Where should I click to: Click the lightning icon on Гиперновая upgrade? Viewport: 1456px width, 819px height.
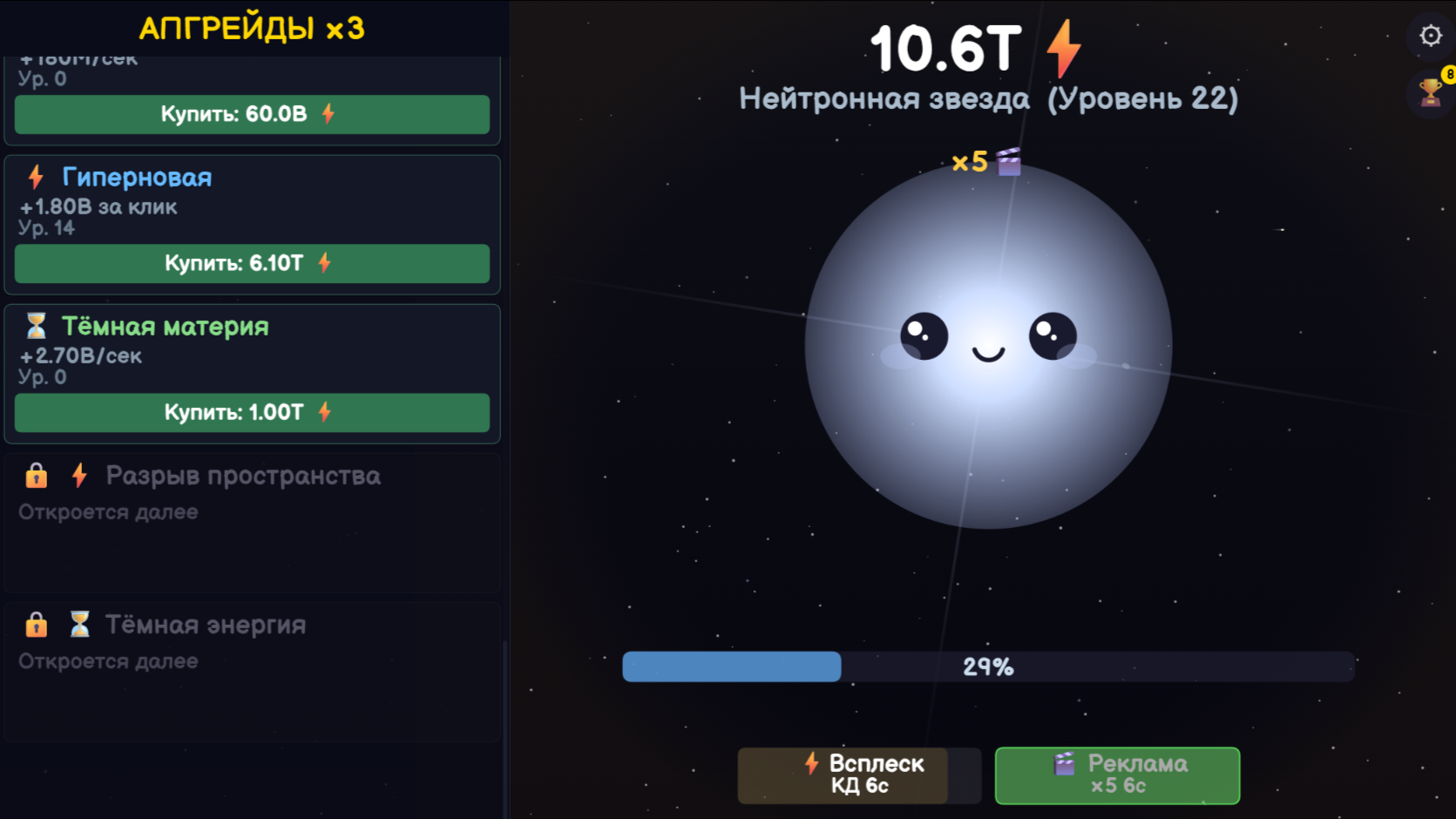[35, 177]
